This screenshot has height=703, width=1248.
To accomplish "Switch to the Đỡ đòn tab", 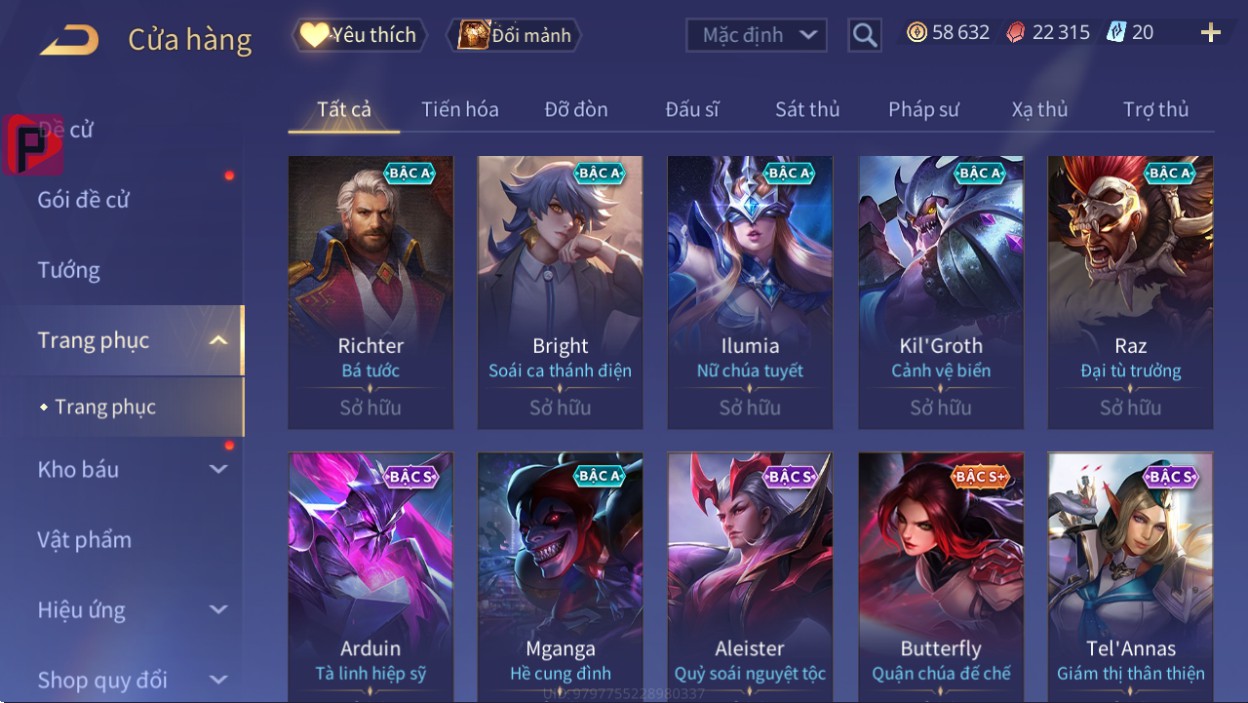I will click(576, 110).
